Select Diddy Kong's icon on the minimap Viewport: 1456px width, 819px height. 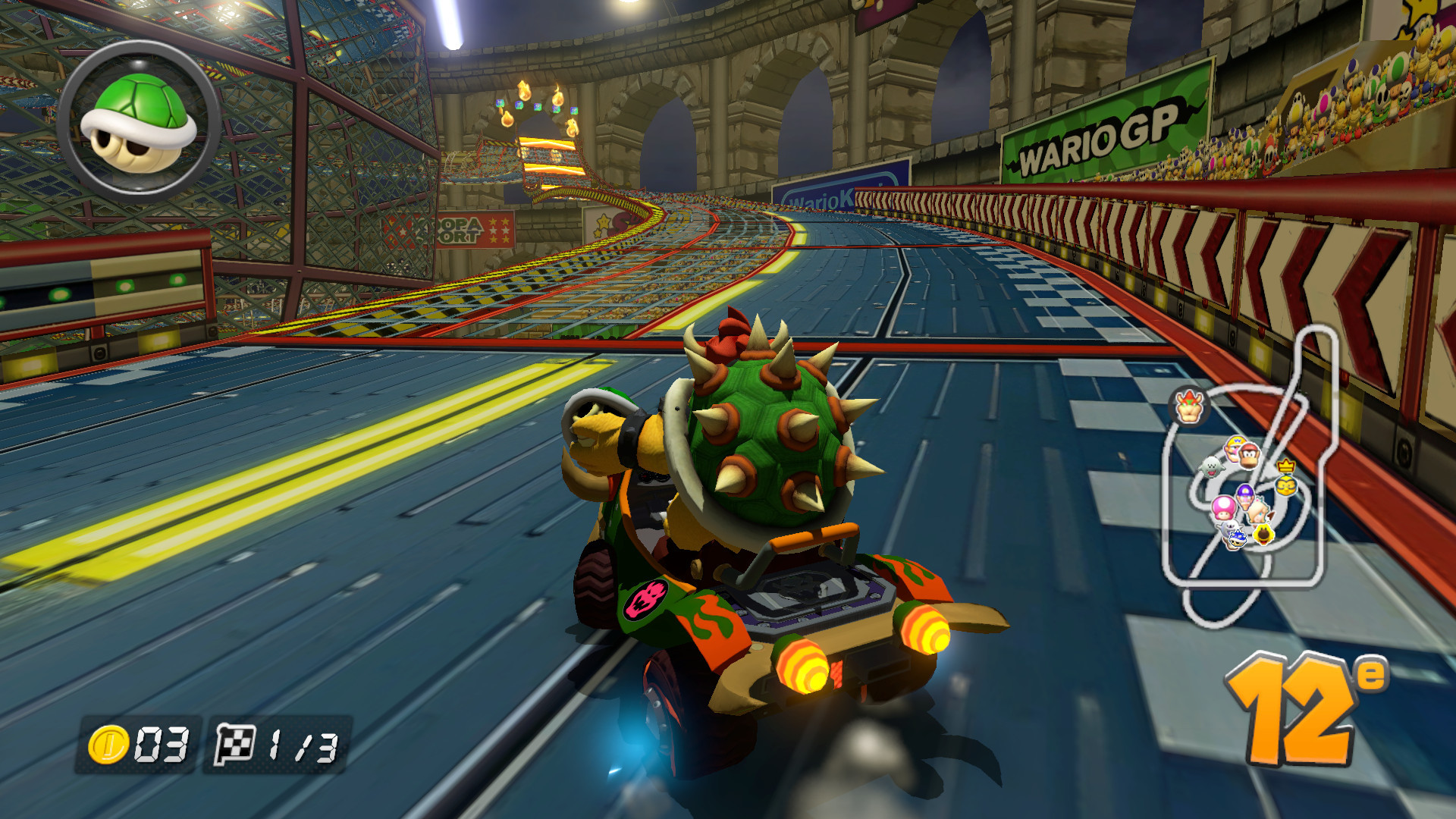[1247, 456]
